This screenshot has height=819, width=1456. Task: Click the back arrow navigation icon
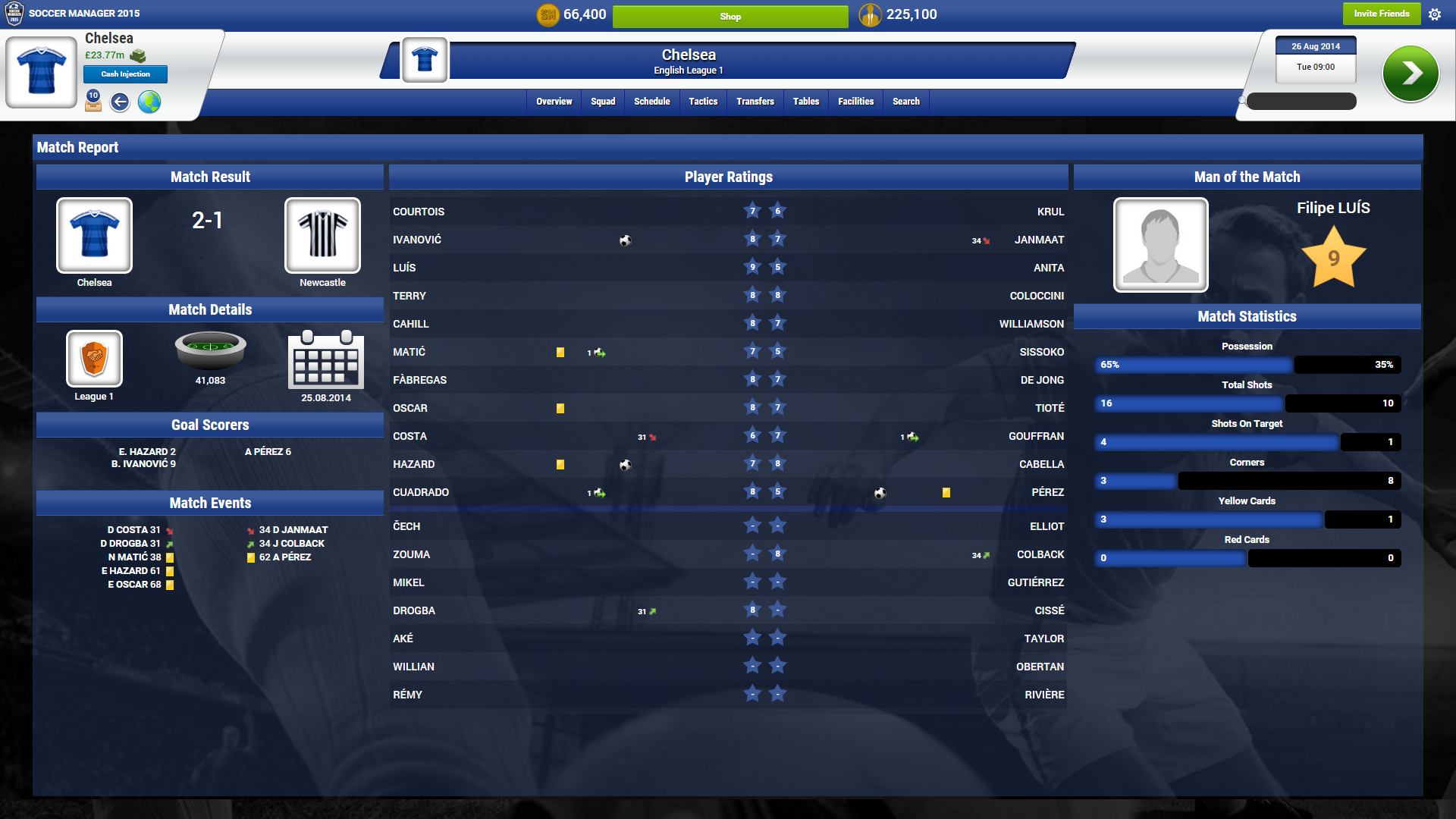(x=120, y=102)
